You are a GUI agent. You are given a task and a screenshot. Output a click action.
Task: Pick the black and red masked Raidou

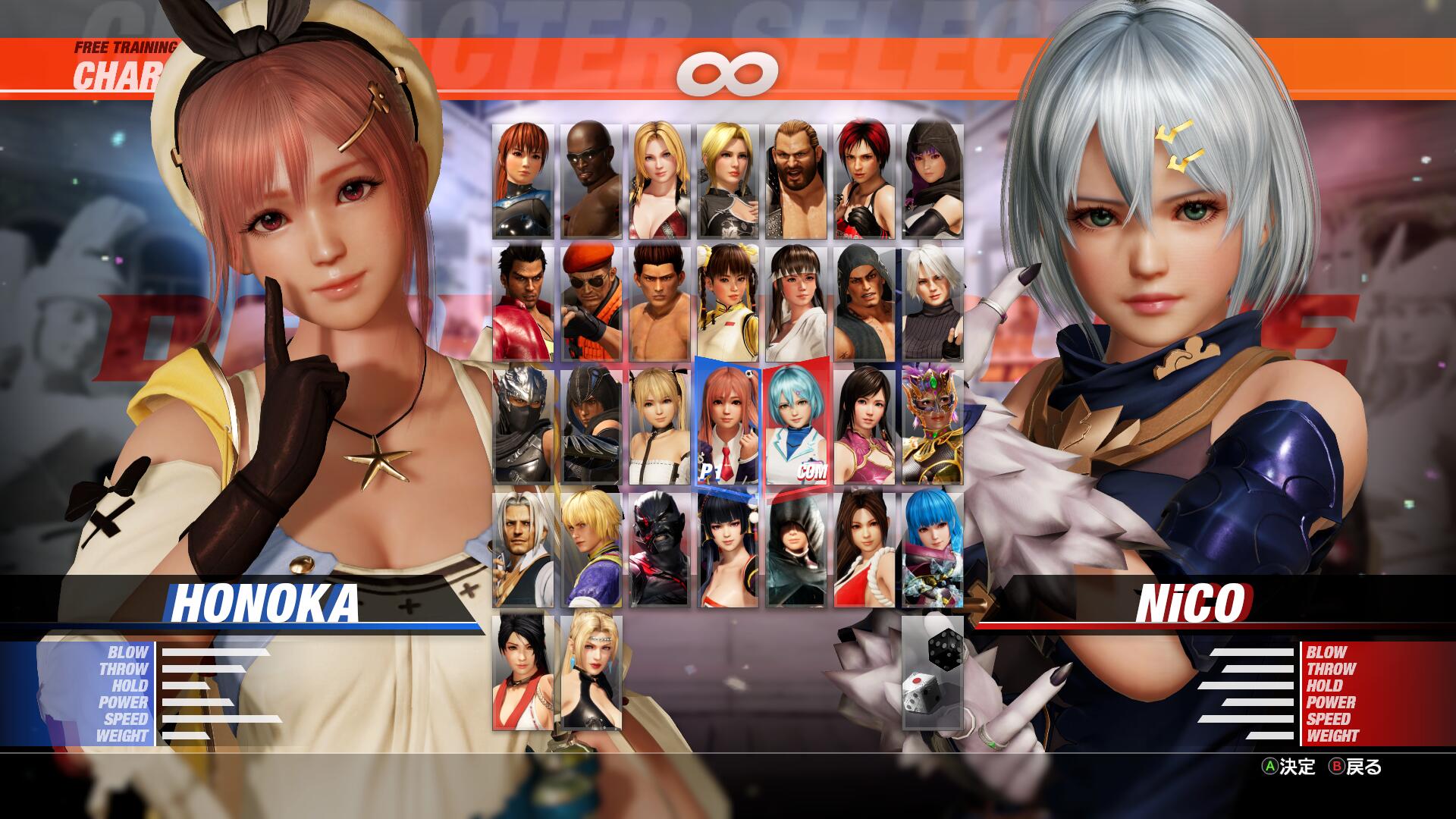click(660, 550)
